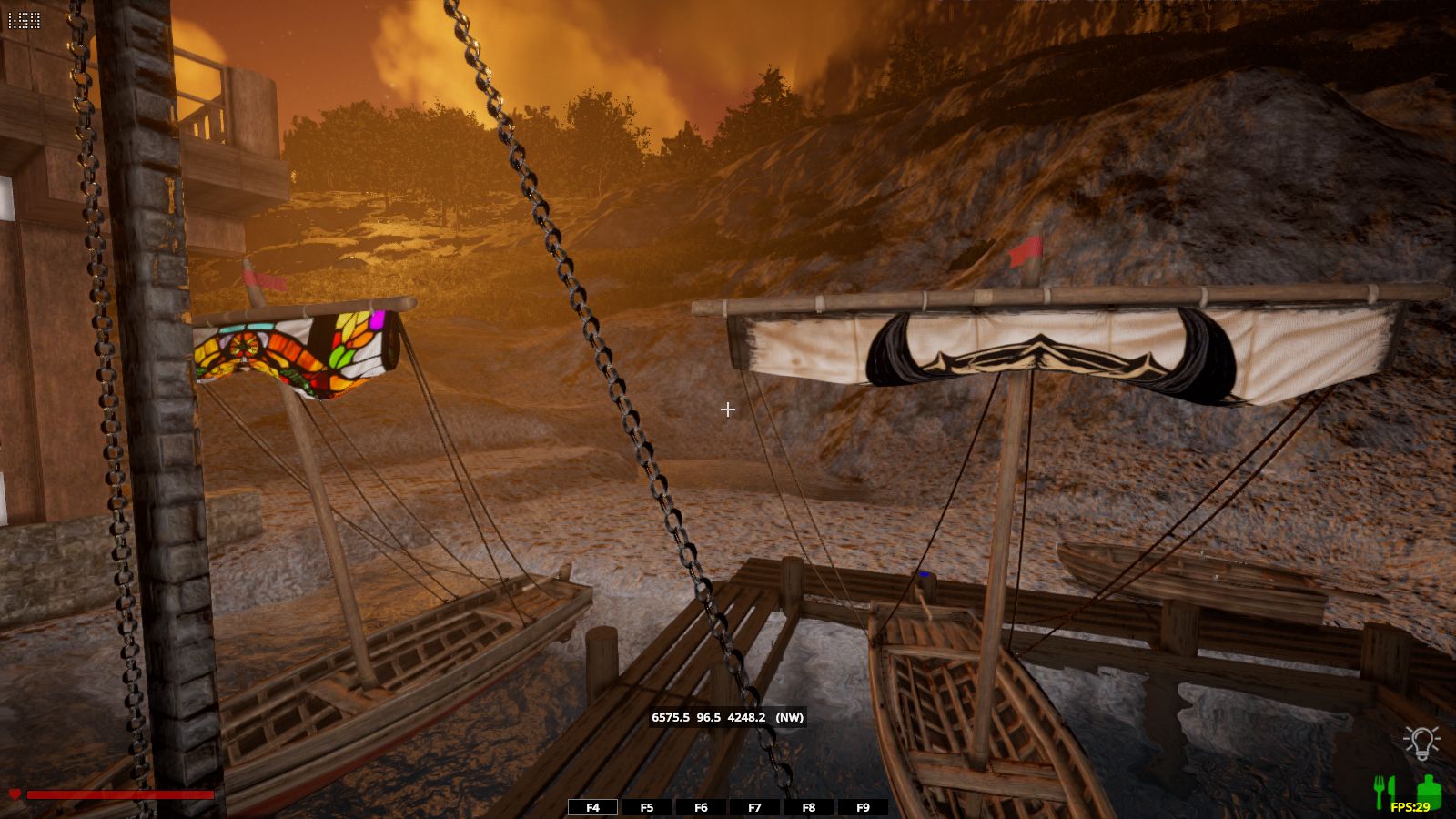Activate the F6 hotbar slot
Image resolution: width=1456 pixels, height=819 pixels.
tap(701, 807)
